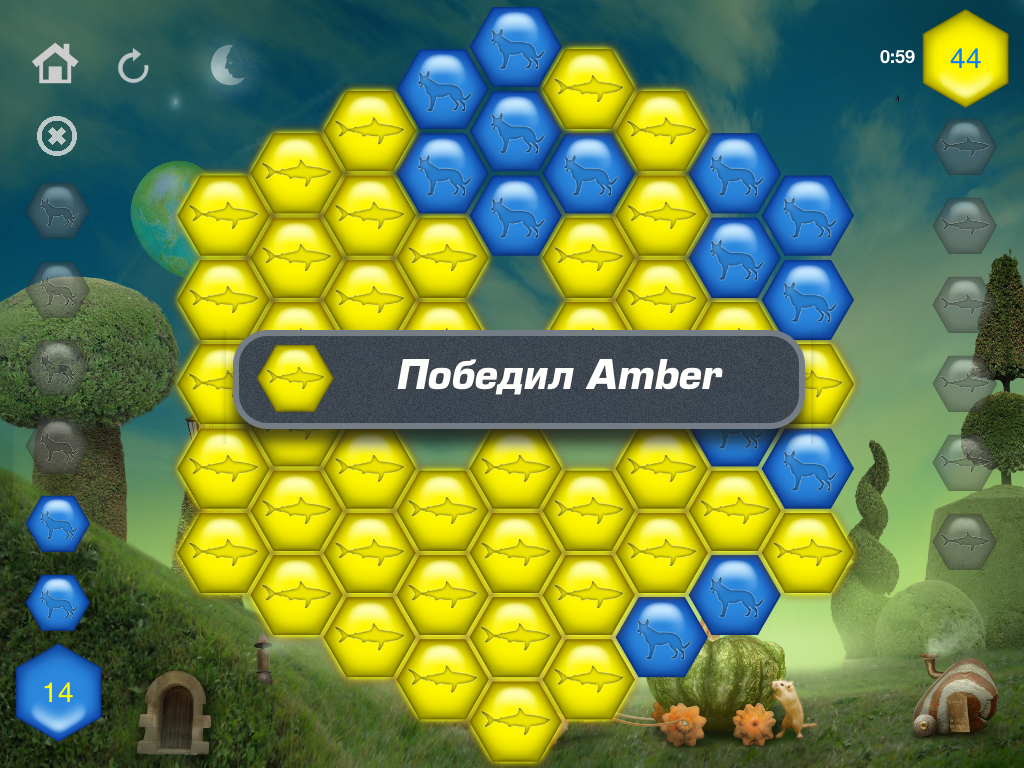Go to the home menu
The image size is (1024, 768).
(x=55, y=66)
